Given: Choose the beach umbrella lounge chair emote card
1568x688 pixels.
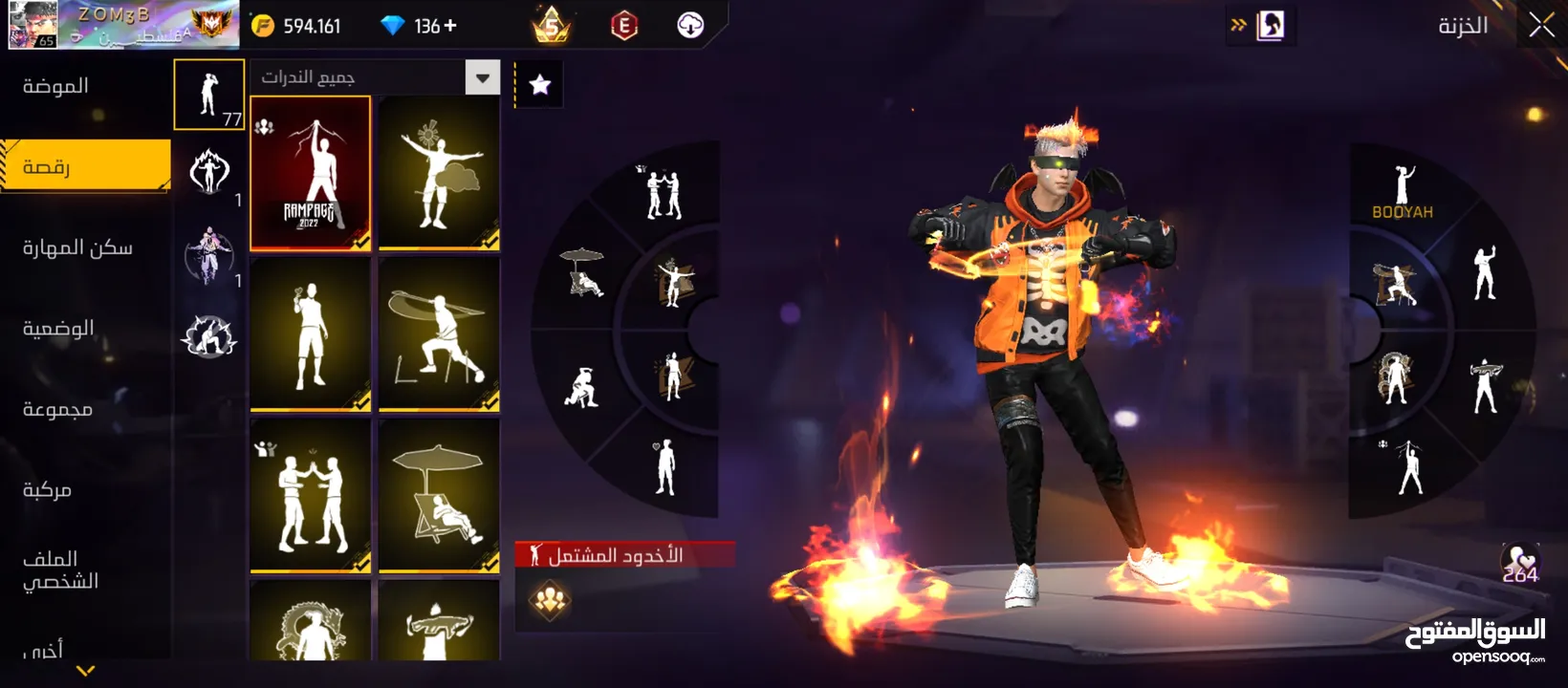Looking at the screenshot, I should [439, 496].
